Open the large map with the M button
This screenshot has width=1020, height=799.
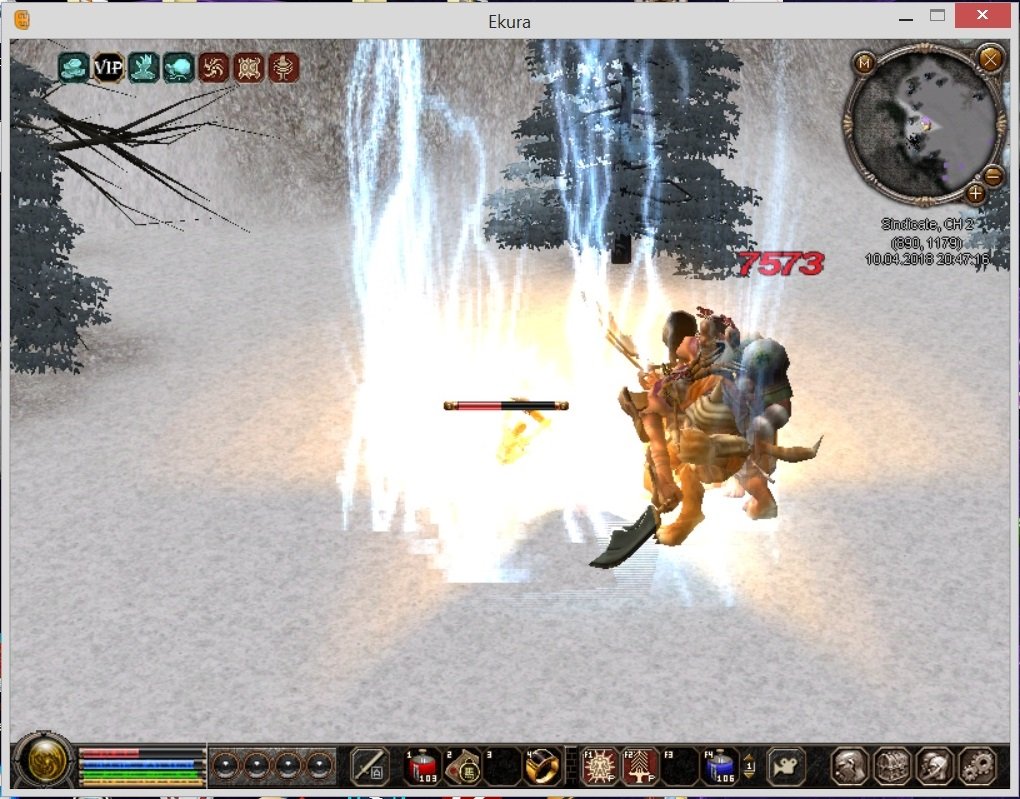(x=864, y=63)
